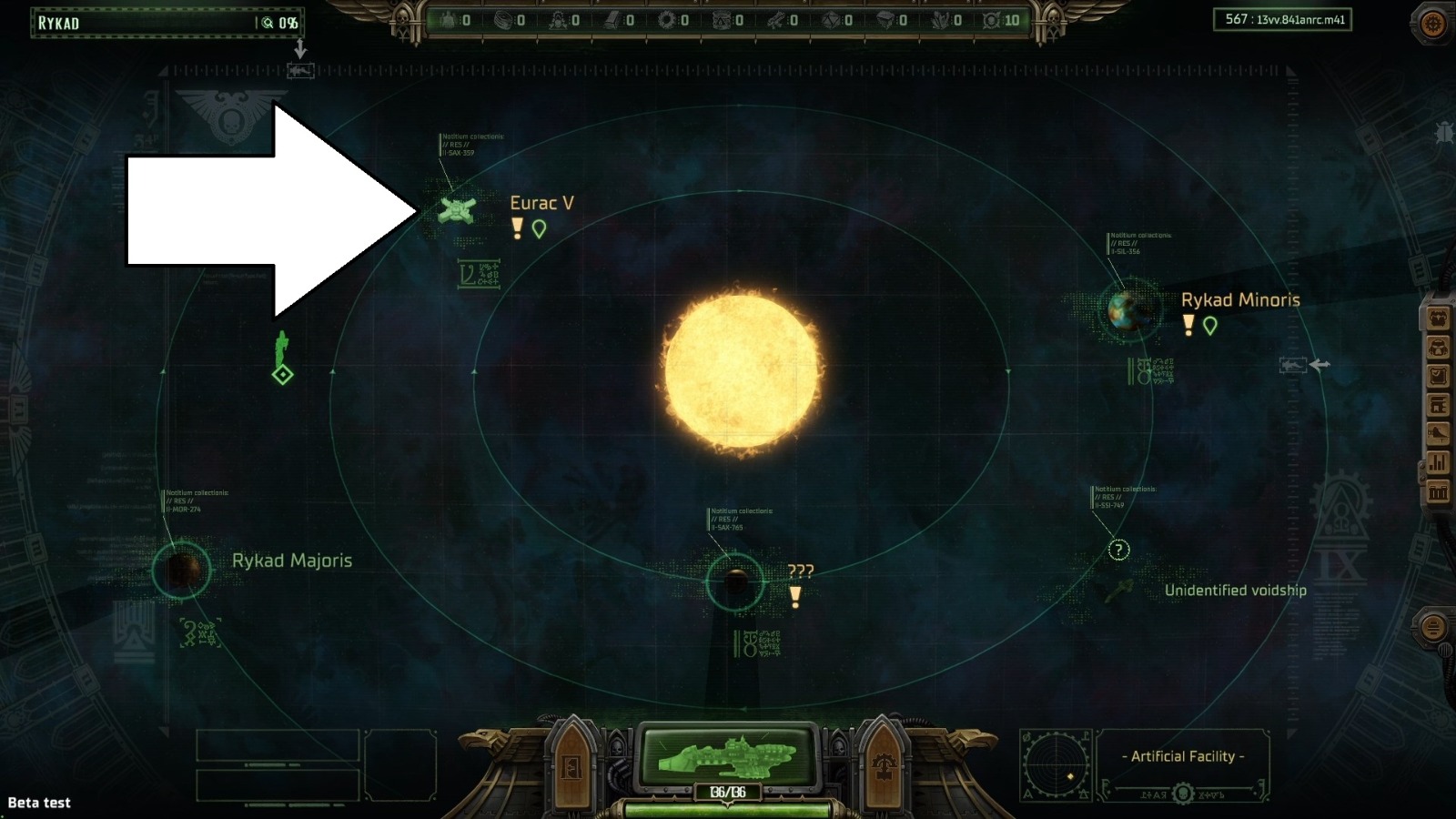Image resolution: width=1456 pixels, height=819 pixels.
Task: Select the ship silhouette icon on the right sidebar
Action: 1438,430
